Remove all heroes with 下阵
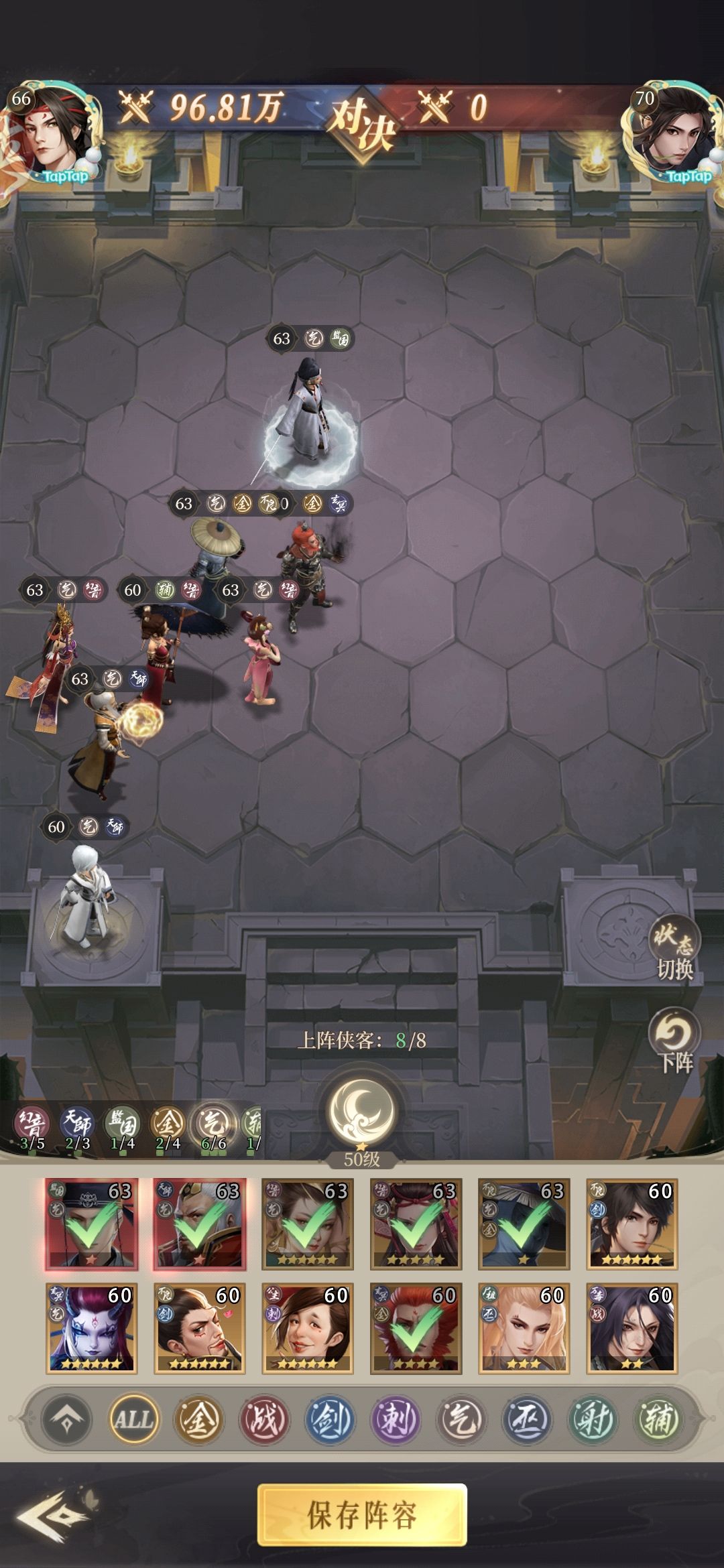This screenshot has width=724, height=1568. tap(674, 1041)
